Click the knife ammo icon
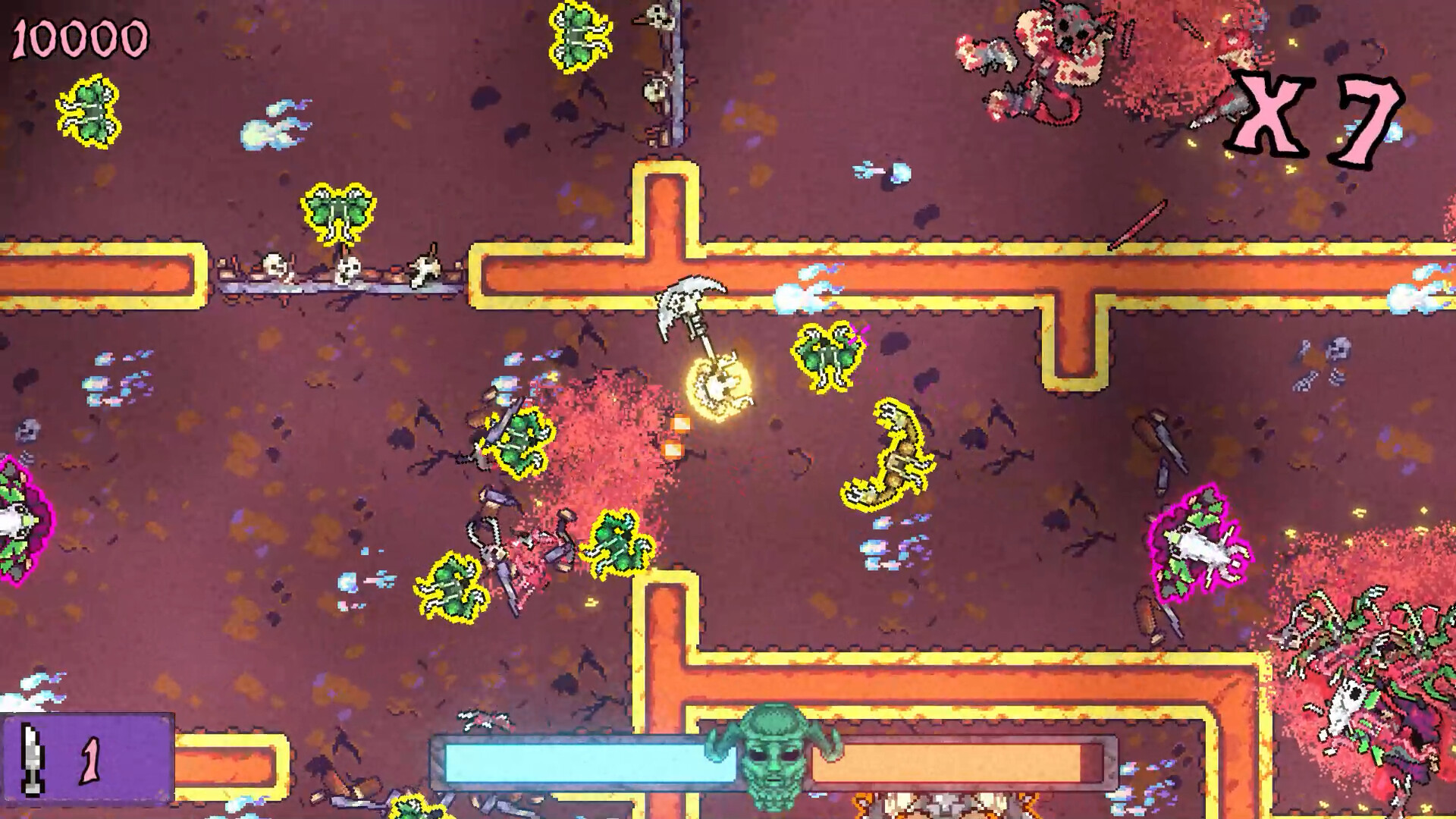 [x=30, y=761]
